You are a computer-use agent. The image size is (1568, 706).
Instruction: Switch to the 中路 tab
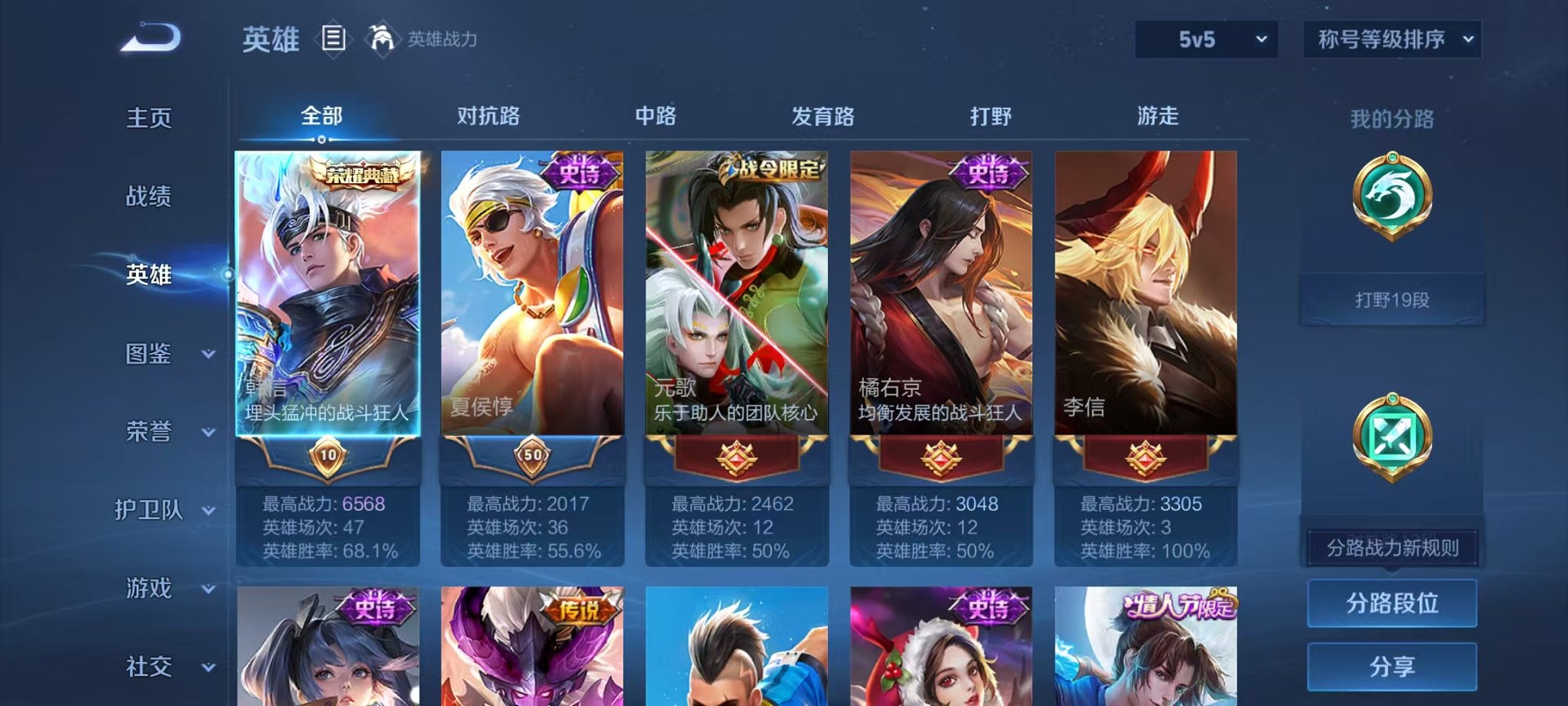point(657,115)
